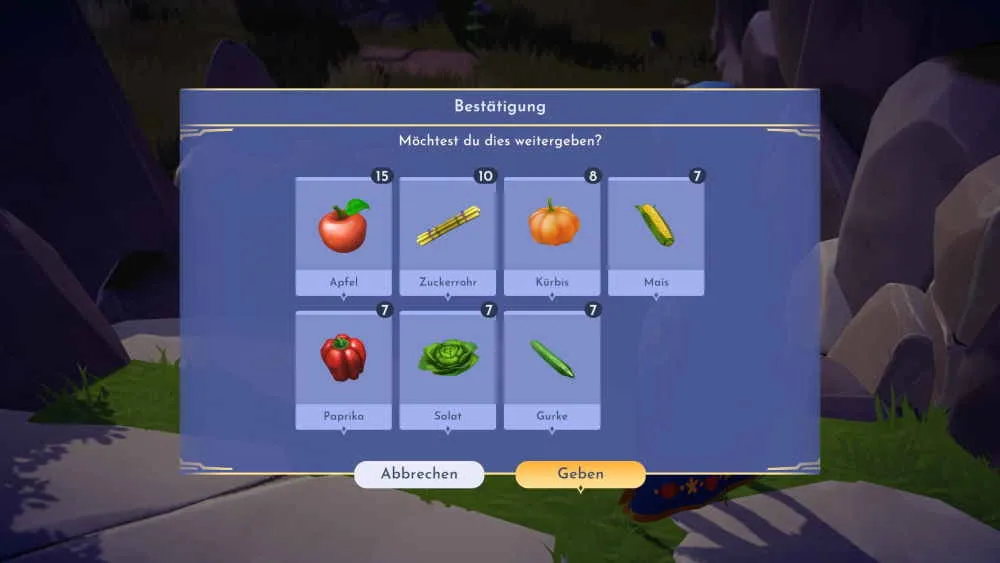This screenshot has width=1000, height=563.
Task: Cancel with the Abbrechen button
Action: click(x=419, y=474)
